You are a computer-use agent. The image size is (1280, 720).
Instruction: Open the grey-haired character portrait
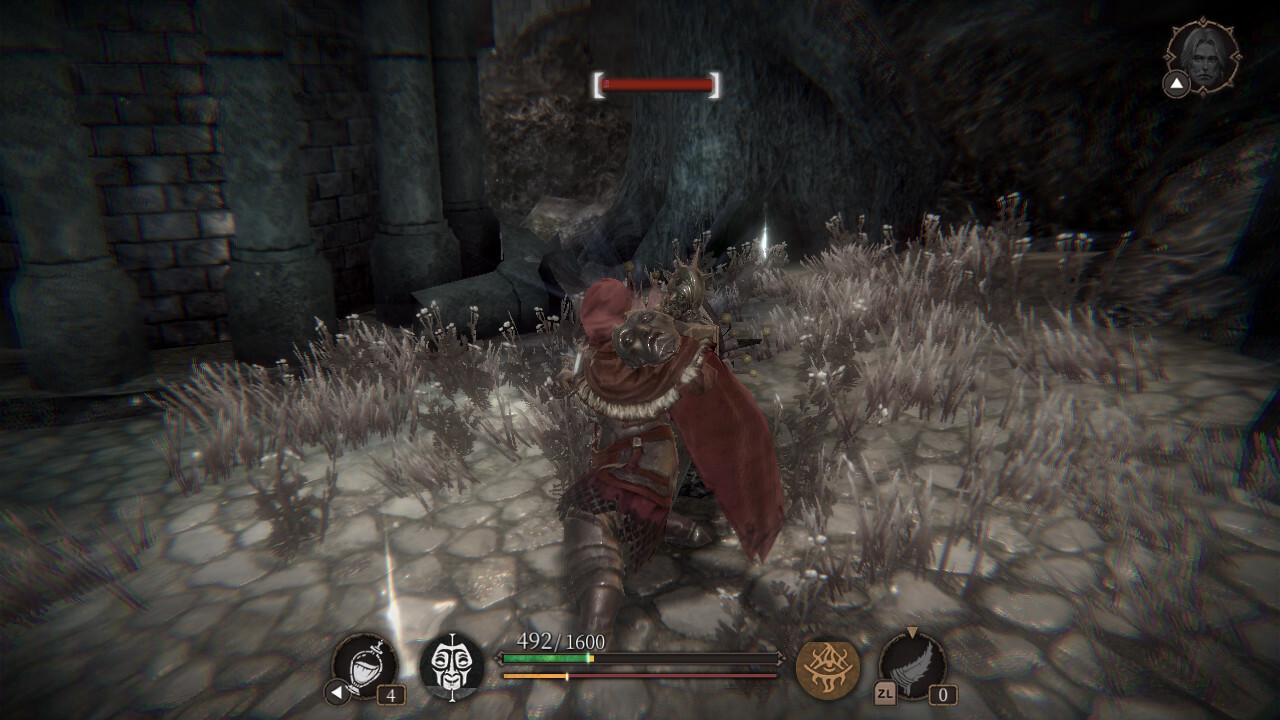coord(1205,55)
